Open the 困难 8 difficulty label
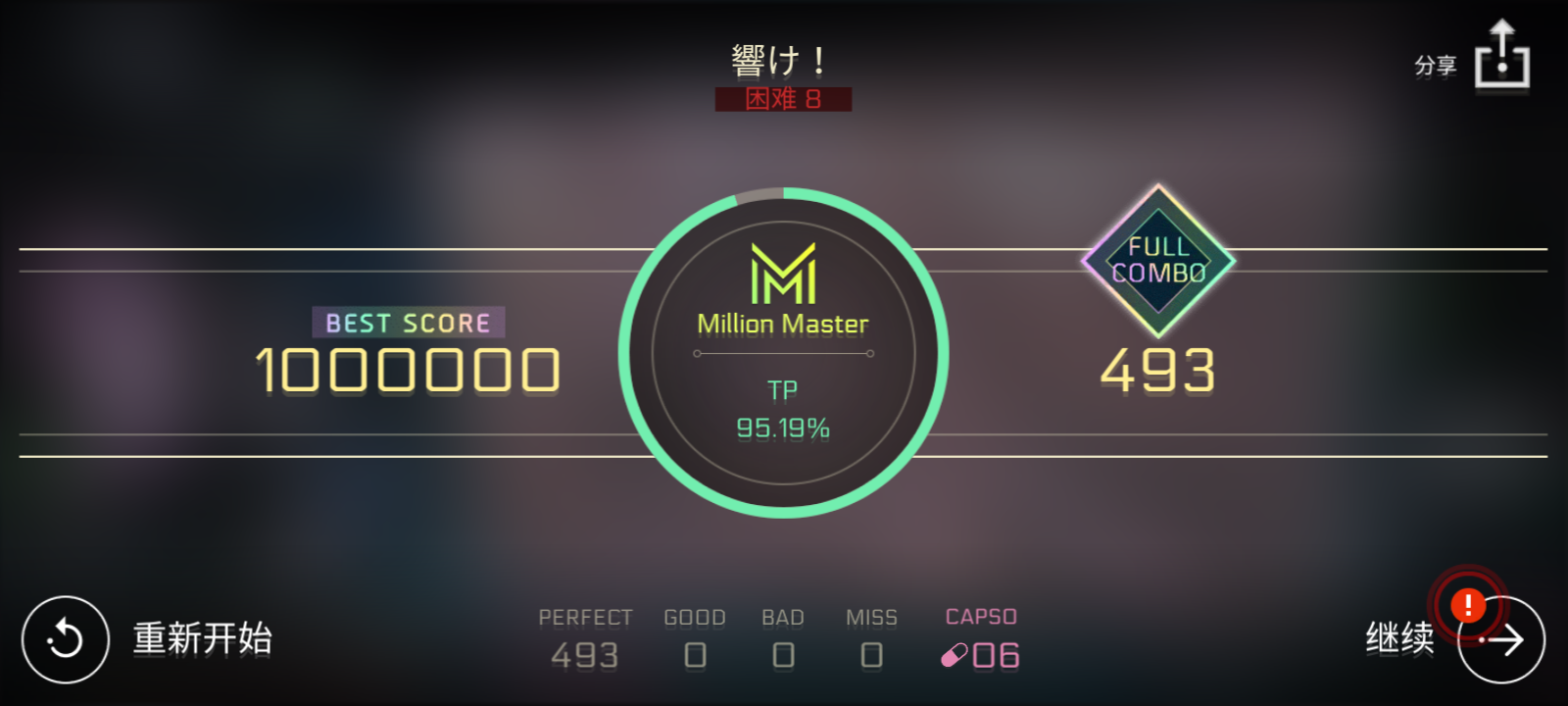Screen dimensions: 1568x706 [783, 99]
